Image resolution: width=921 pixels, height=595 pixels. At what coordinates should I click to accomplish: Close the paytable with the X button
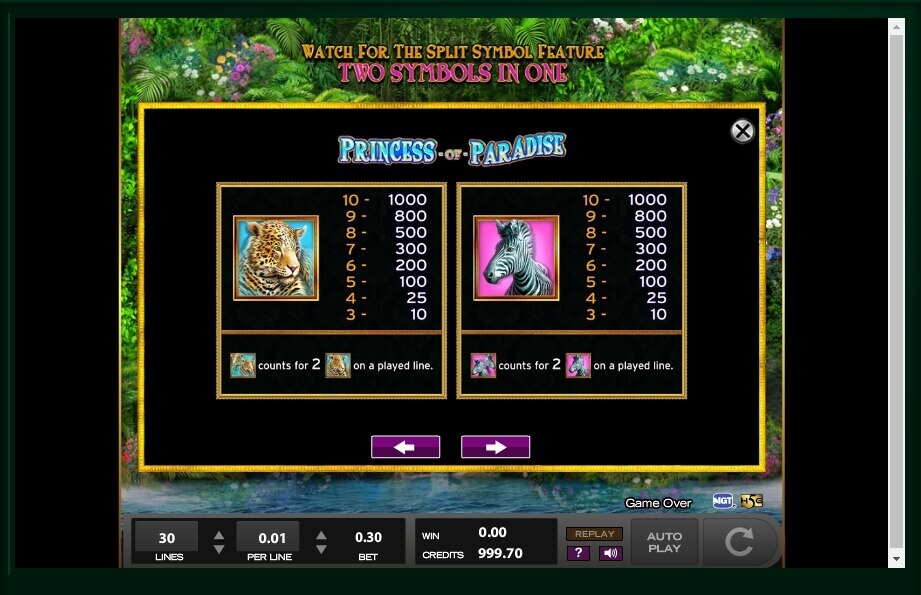[742, 131]
